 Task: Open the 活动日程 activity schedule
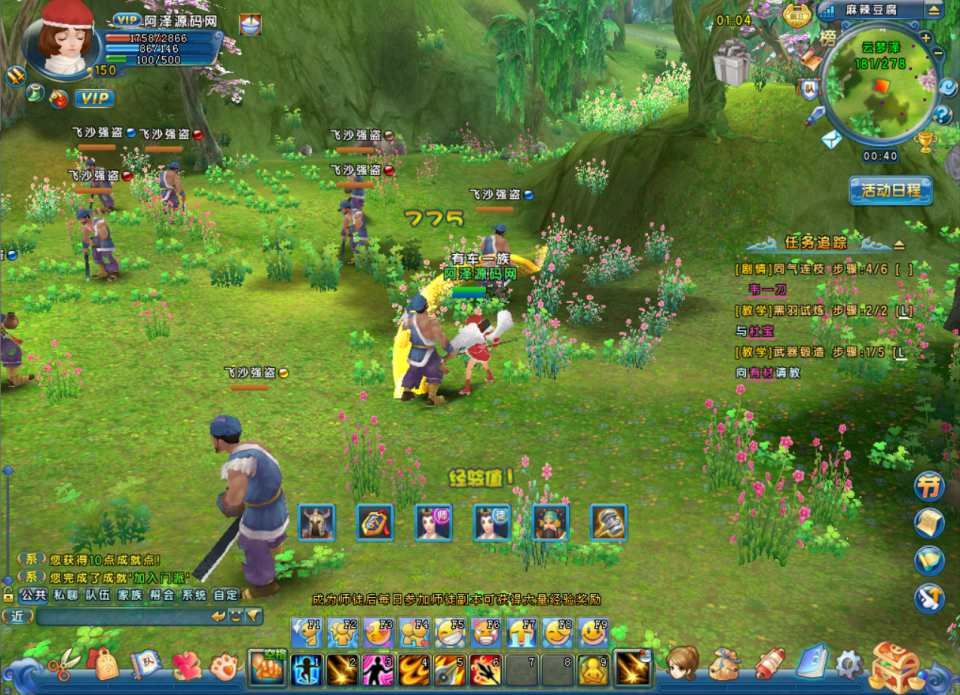(x=890, y=190)
